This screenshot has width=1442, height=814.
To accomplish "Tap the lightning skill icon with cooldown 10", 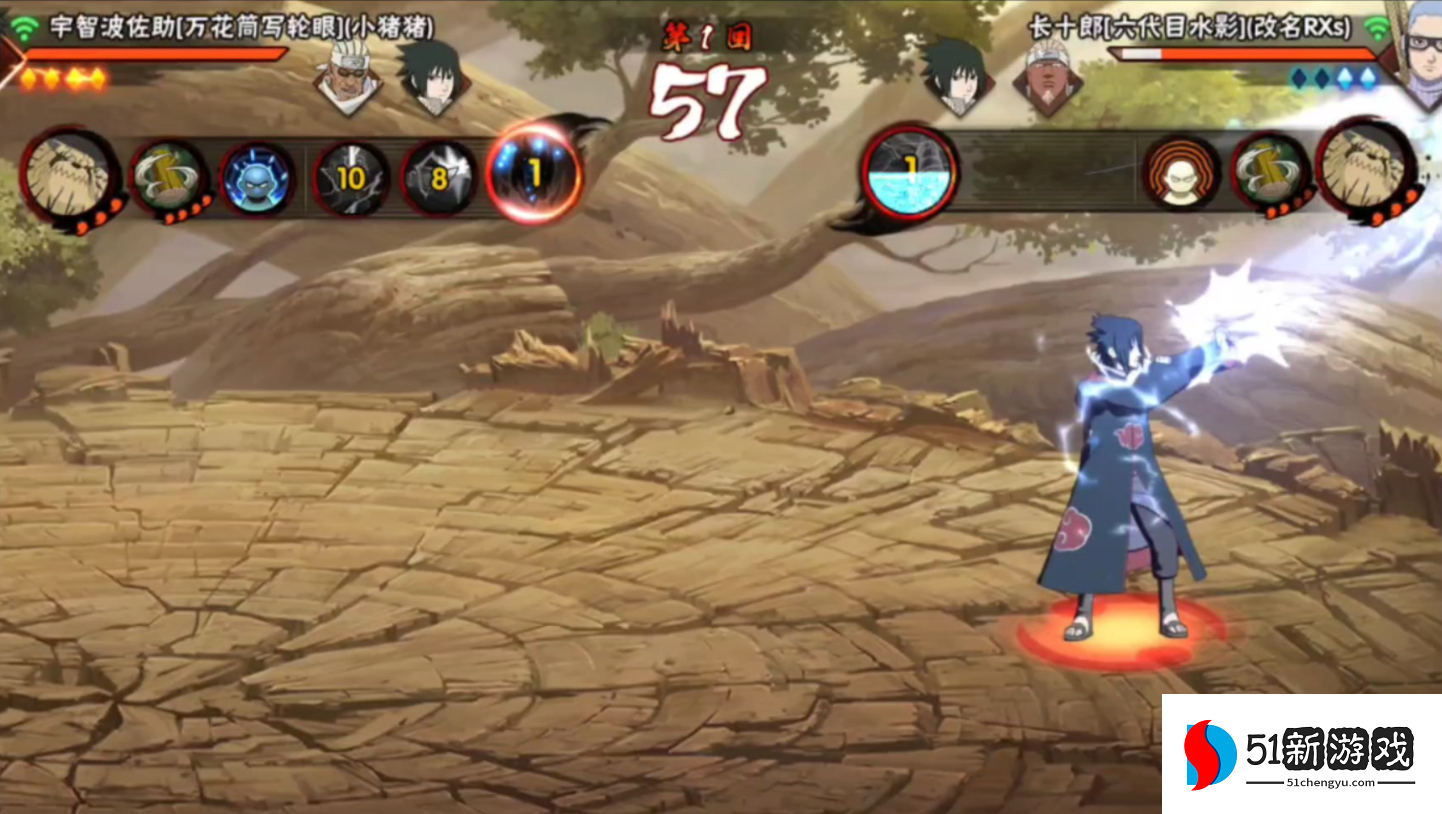I will pos(351,179).
